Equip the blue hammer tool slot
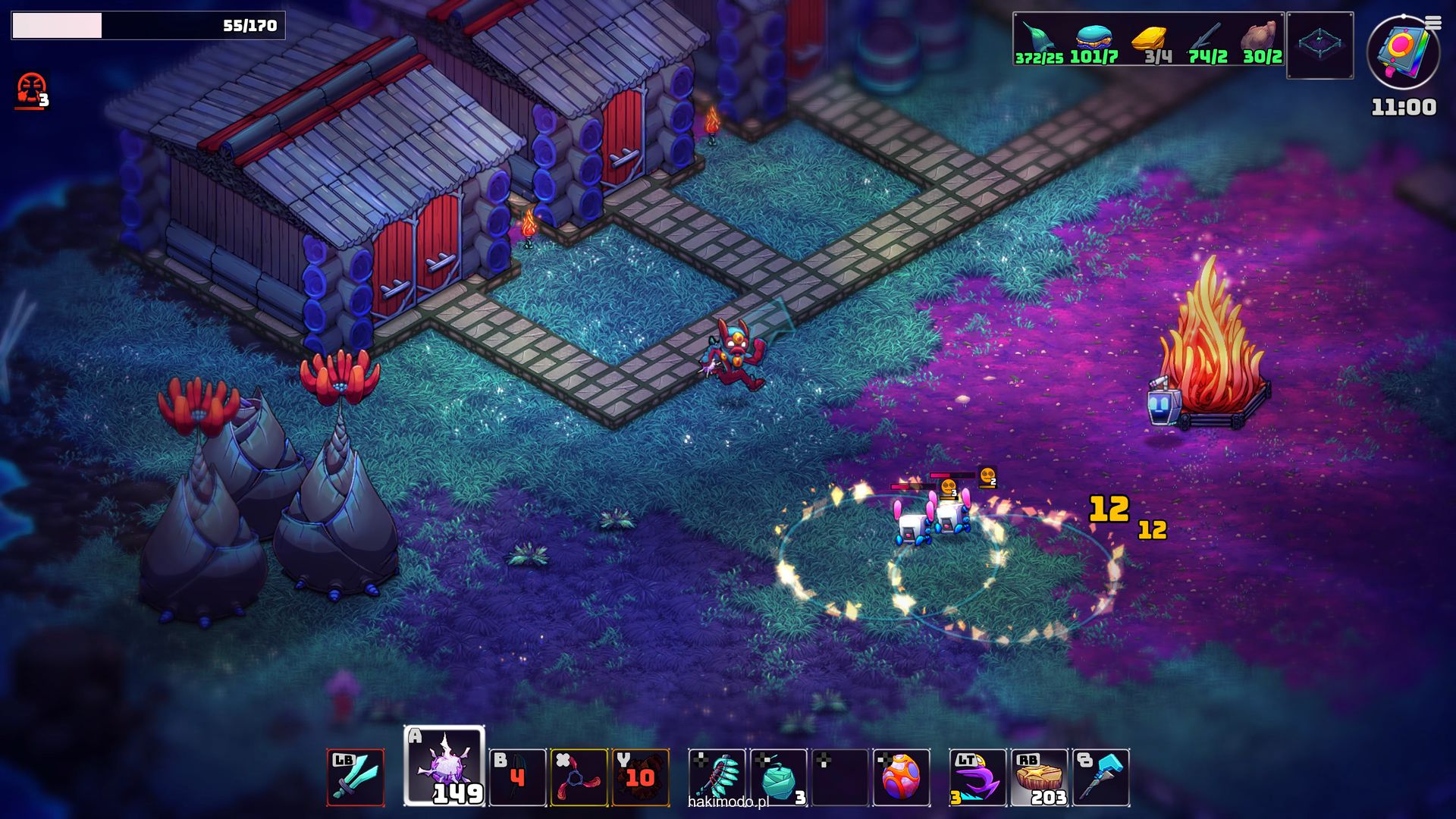The height and width of the screenshot is (819, 1456). coord(1101,777)
